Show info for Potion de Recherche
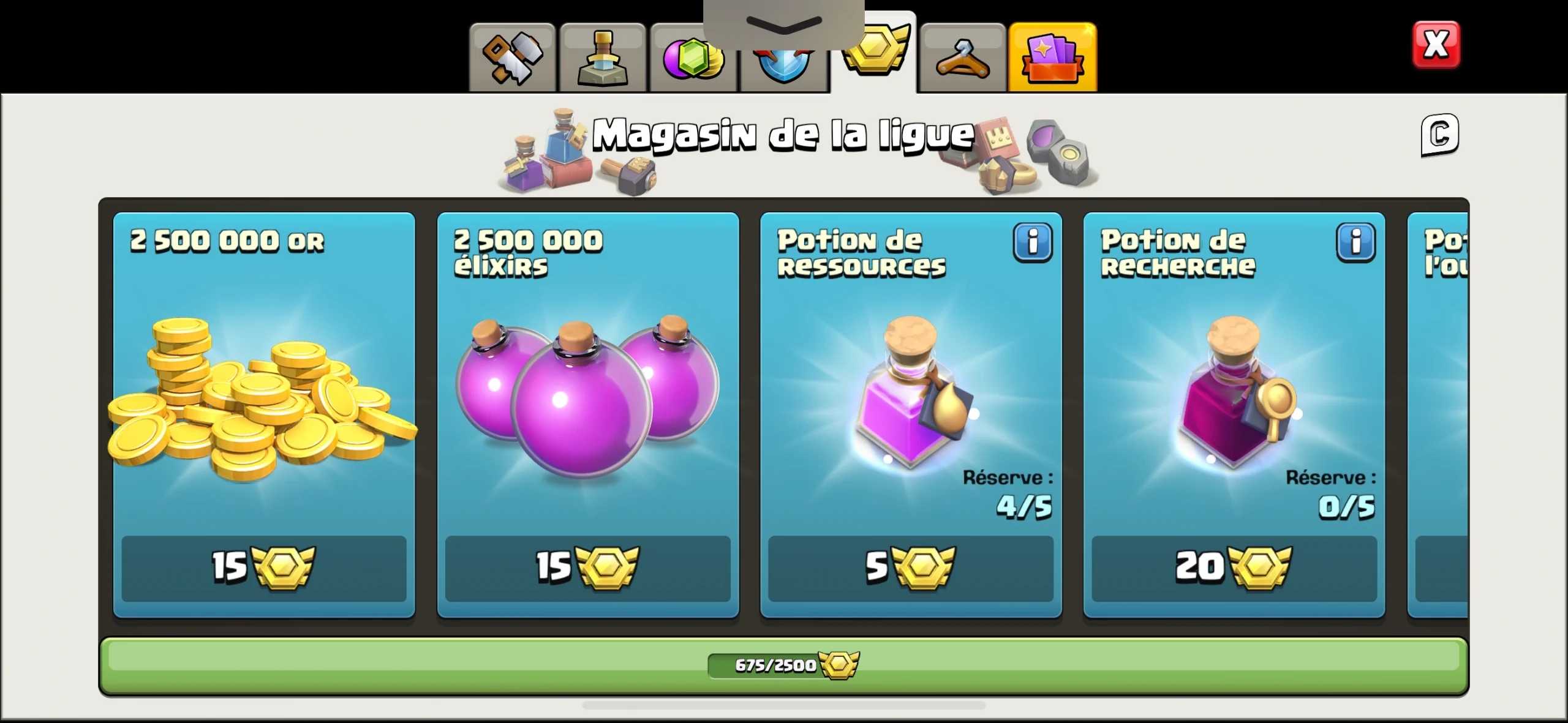This screenshot has width=1568, height=723. pyautogui.click(x=1356, y=242)
